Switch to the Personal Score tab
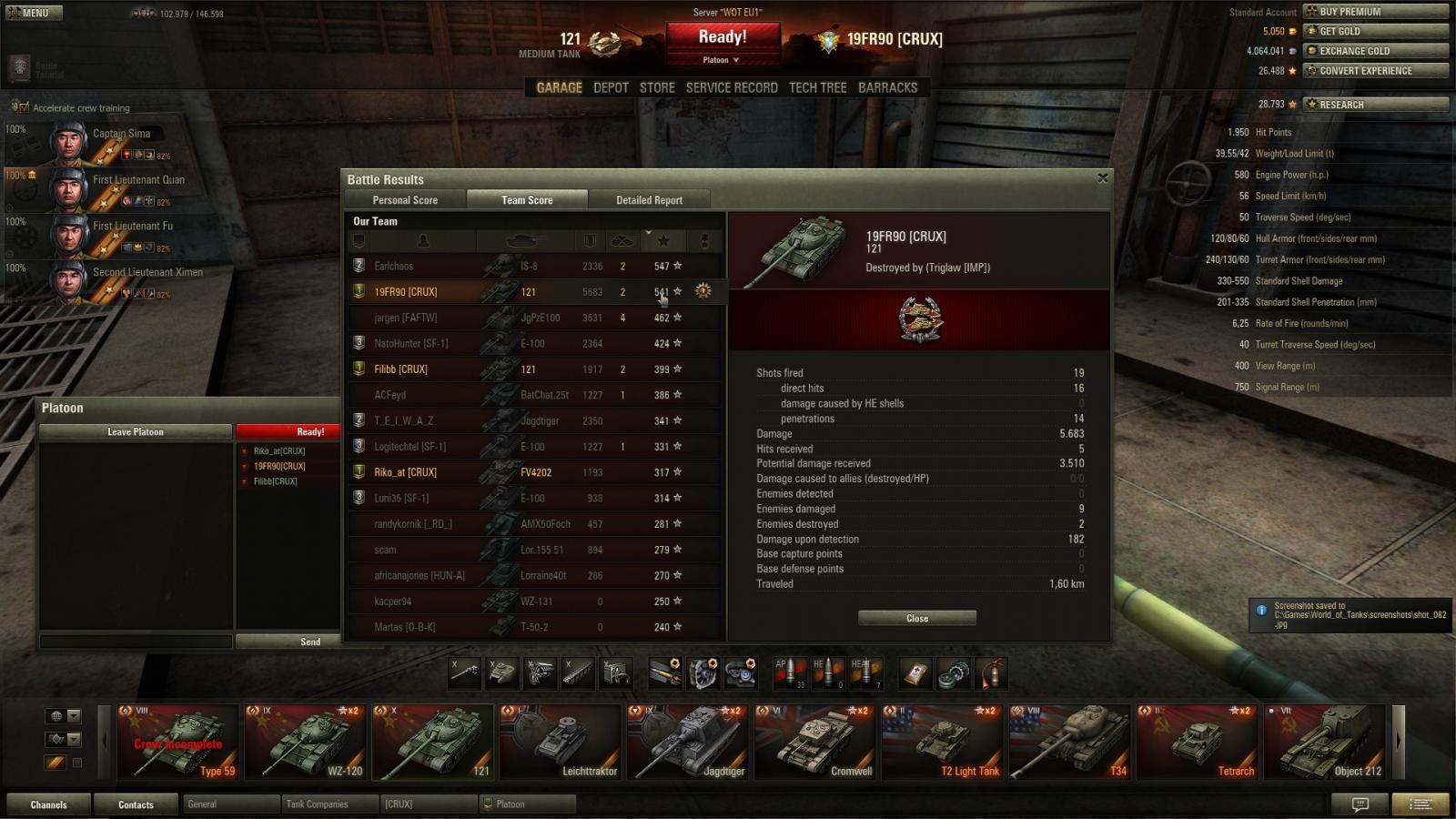The height and width of the screenshot is (819, 1456). [405, 200]
